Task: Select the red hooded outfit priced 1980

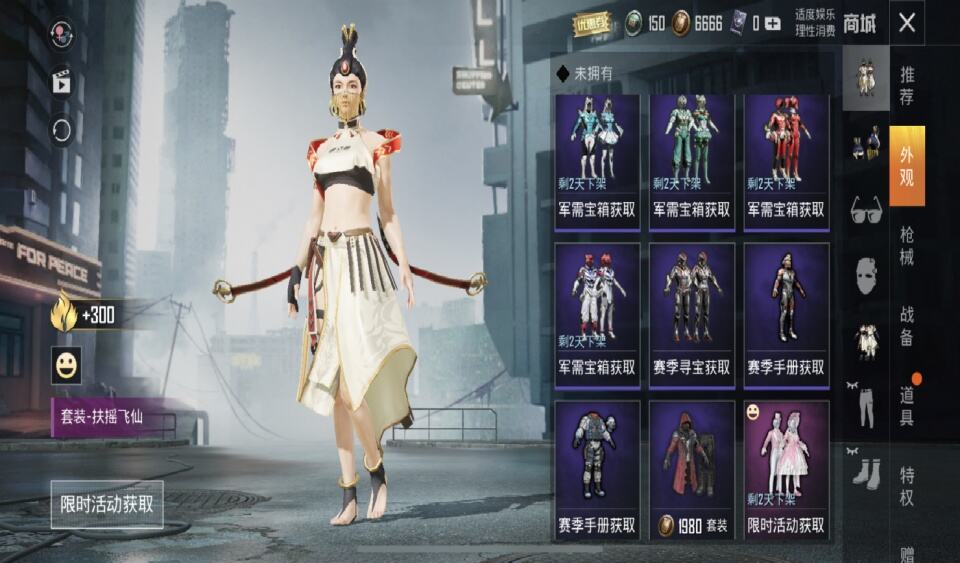Action: pyautogui.click(x=691, y=470)
